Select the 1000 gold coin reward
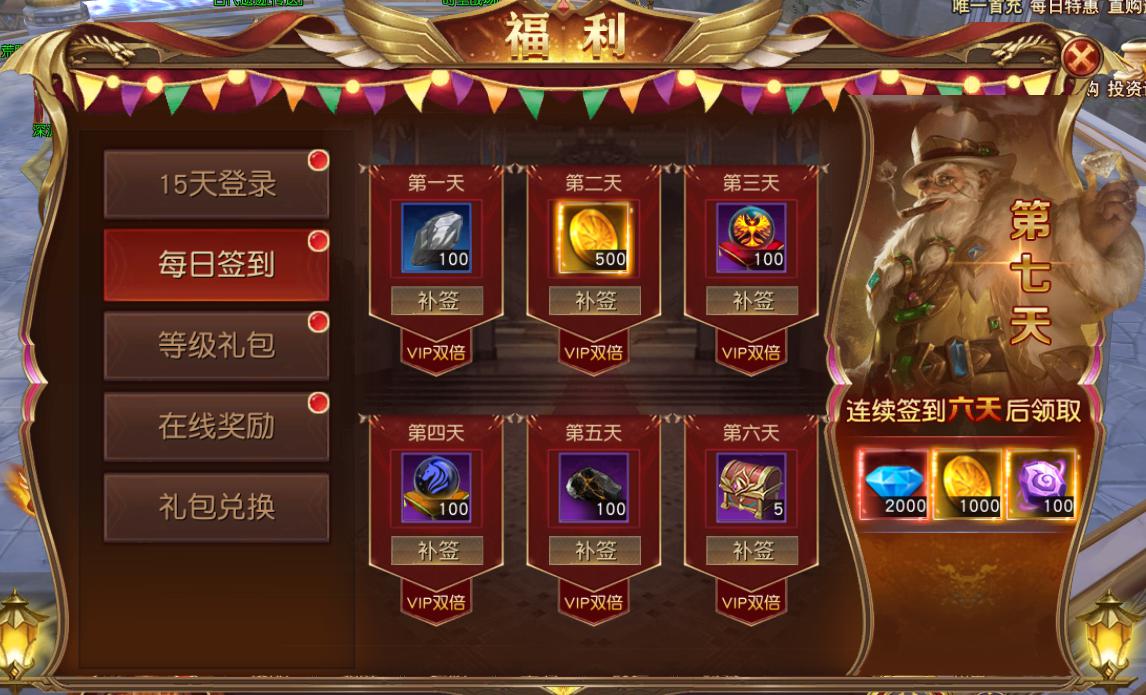The height and width of the screenshot is (695, 1146). (966, 485)
